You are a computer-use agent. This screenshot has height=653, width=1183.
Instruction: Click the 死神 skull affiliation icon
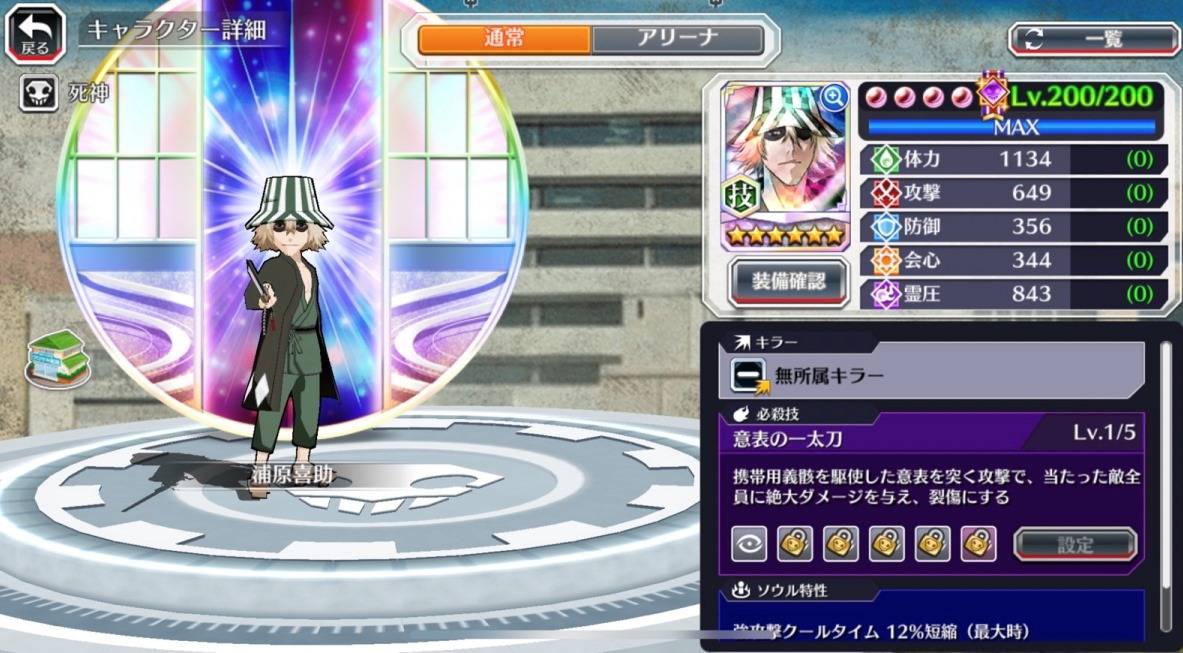39,94
